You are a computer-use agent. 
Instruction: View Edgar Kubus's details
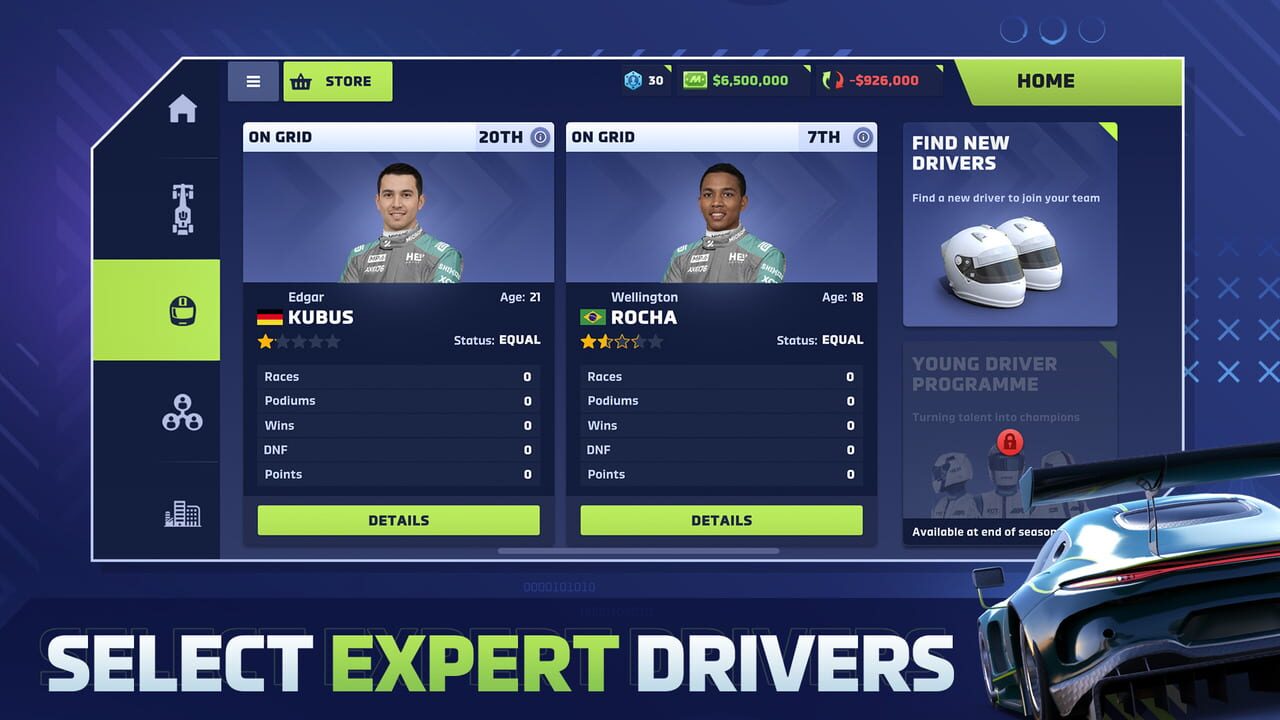point(398,520)
